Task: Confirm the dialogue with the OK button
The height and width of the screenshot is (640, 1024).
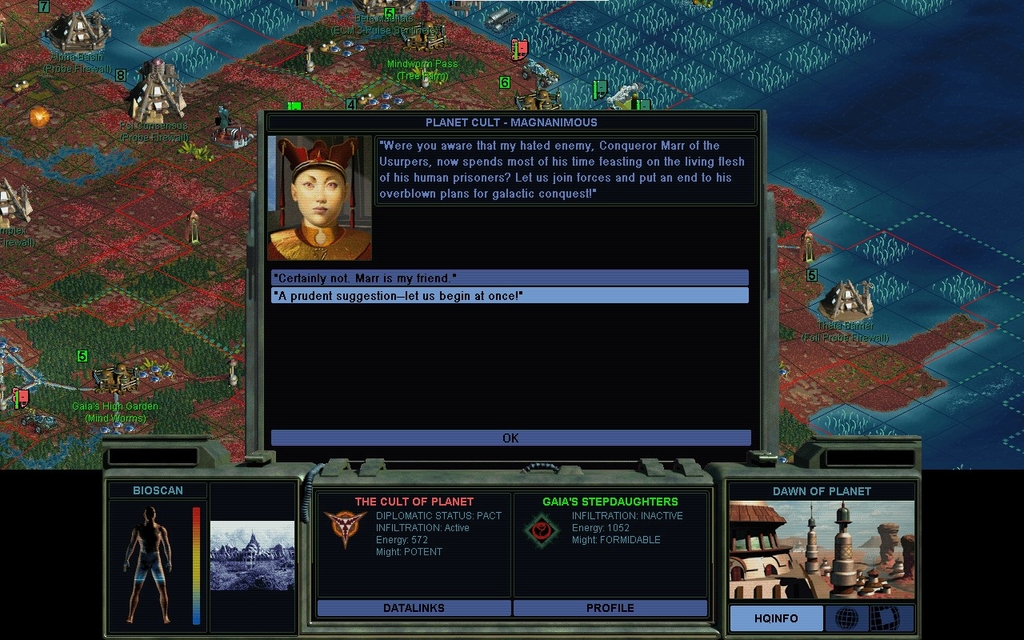Action: coord(510,438)
